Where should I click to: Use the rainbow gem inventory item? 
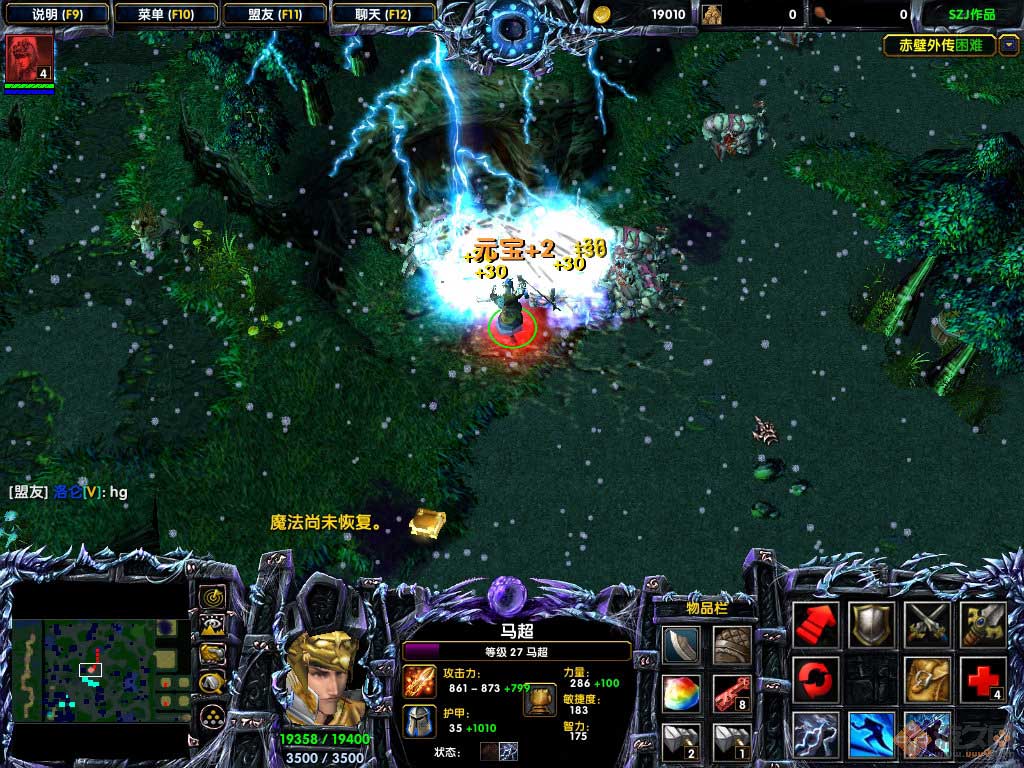(680, 692)
